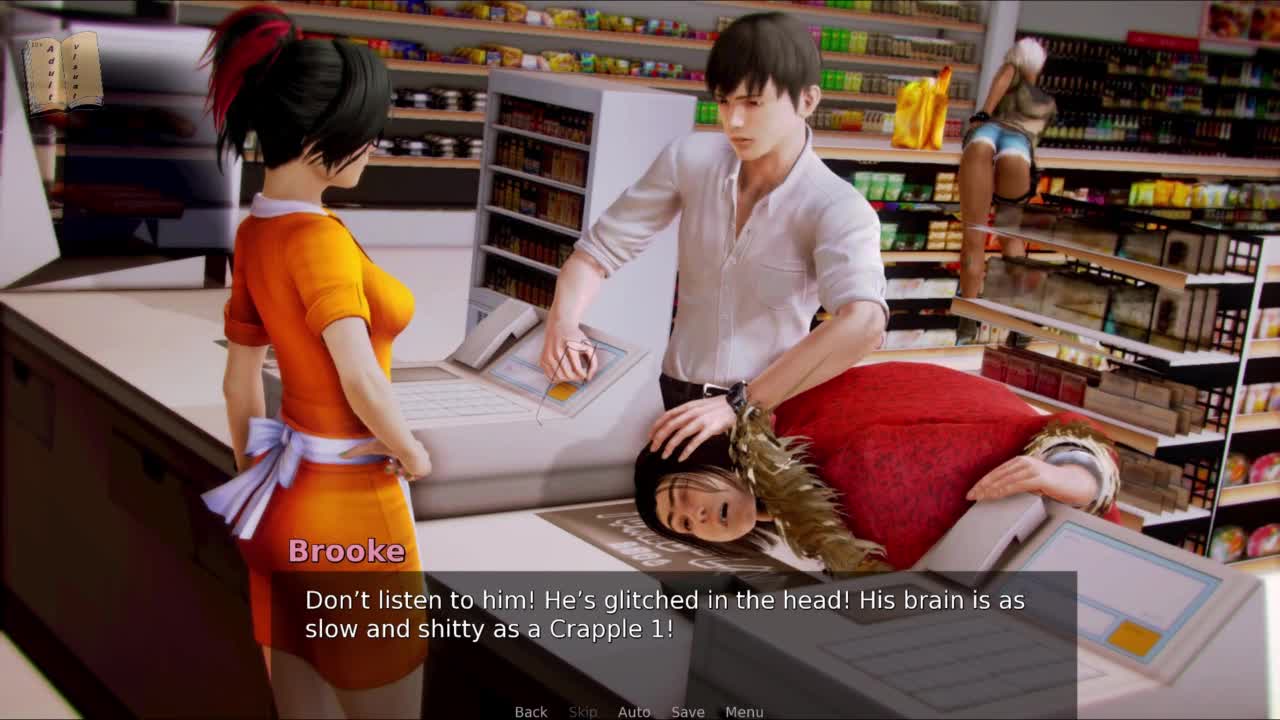Open the Save screen

688,712
